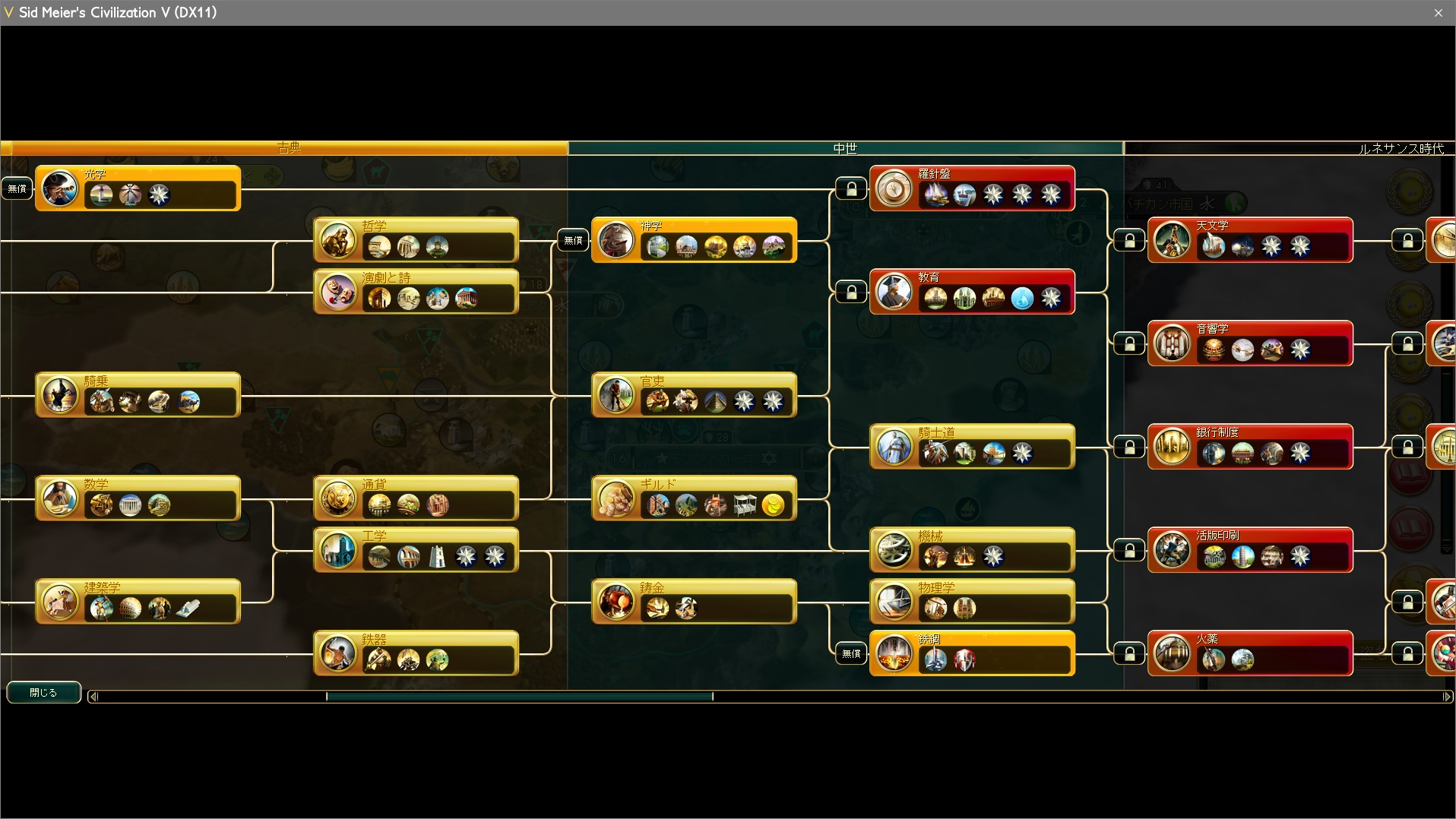Choose the 哲学 (Philosophy) technology
The image size is (1456, 819).
click(416, 239)
